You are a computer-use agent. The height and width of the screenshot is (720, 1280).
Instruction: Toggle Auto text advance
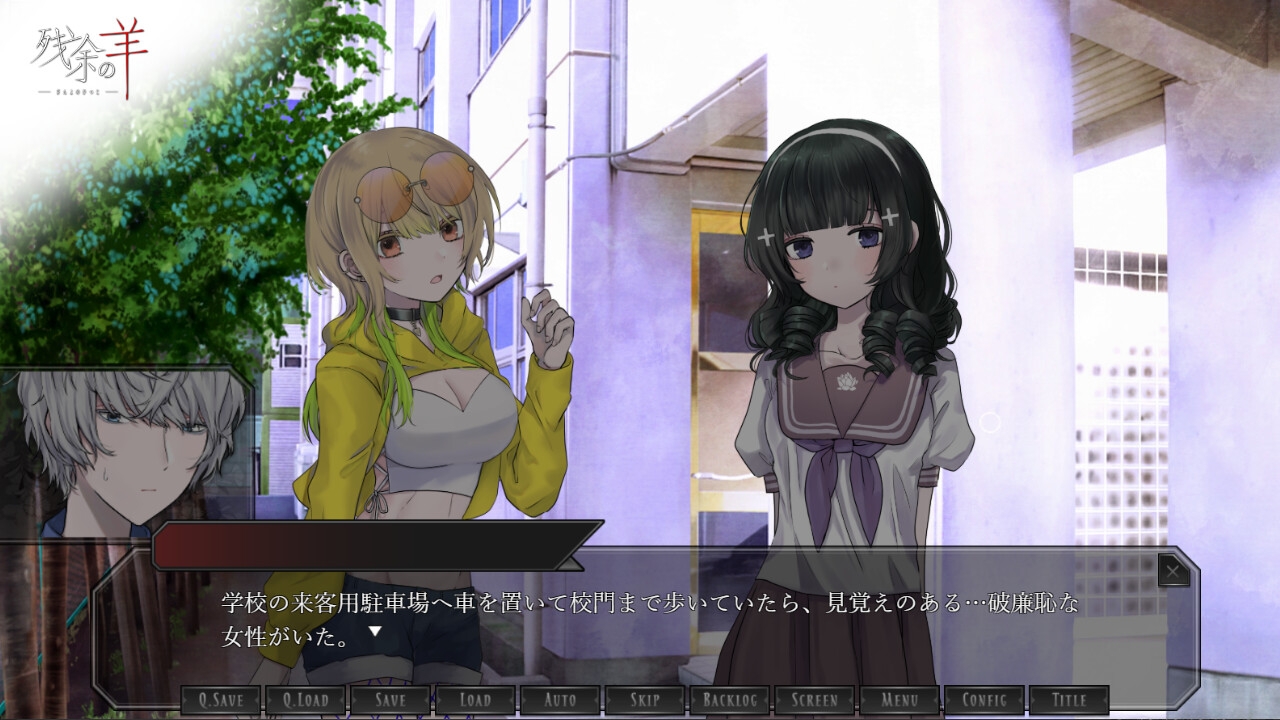(x=560, y=700)
